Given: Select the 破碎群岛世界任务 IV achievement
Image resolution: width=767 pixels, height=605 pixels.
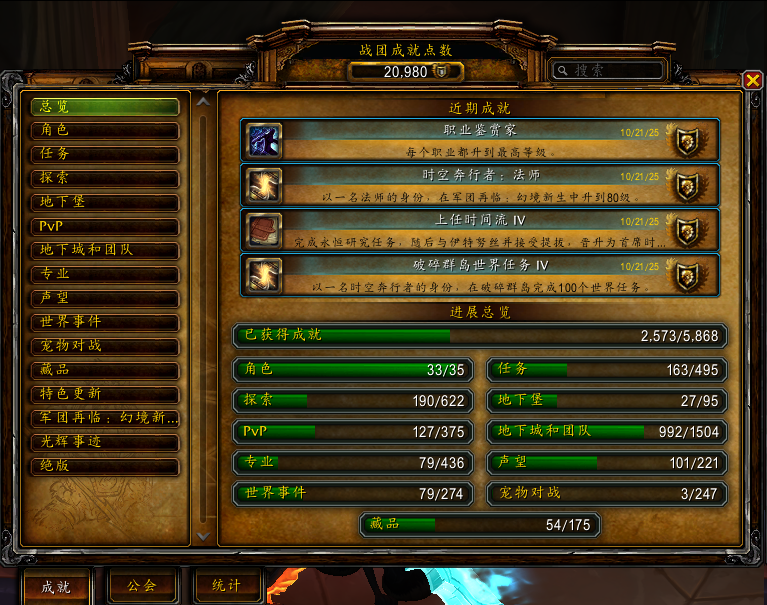Looking at the screenshot, I should click(x=480, y=273).
